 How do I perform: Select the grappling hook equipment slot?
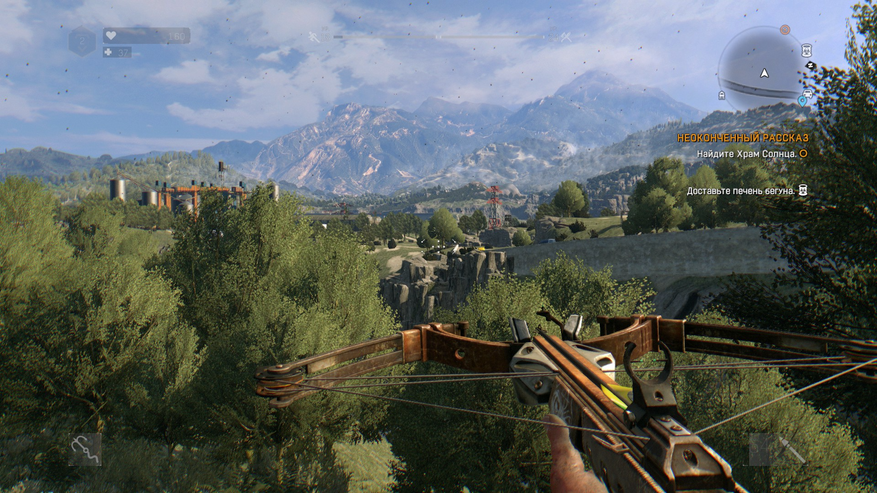85,450
